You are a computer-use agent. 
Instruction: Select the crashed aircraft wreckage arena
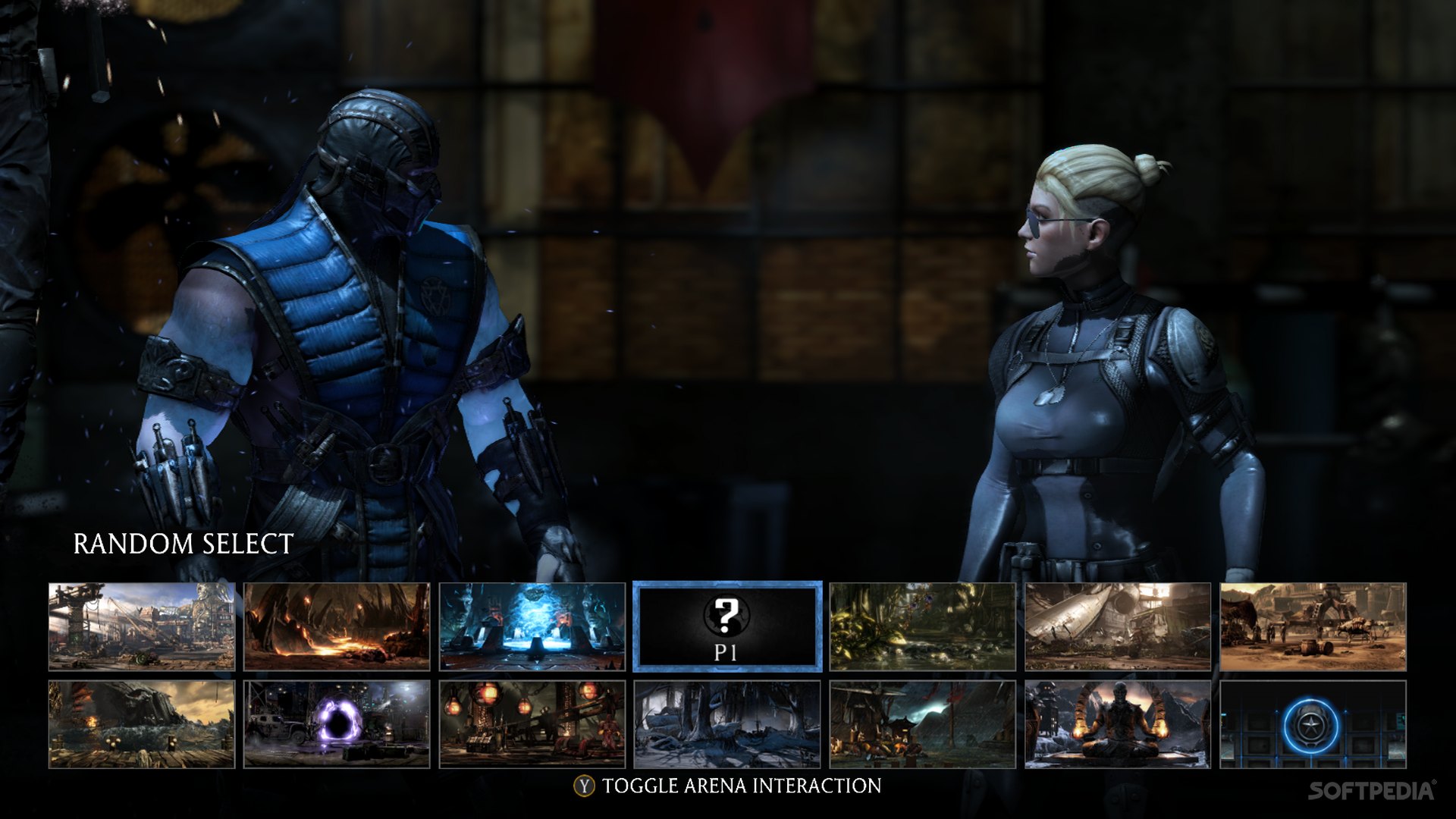point(1118,626)
